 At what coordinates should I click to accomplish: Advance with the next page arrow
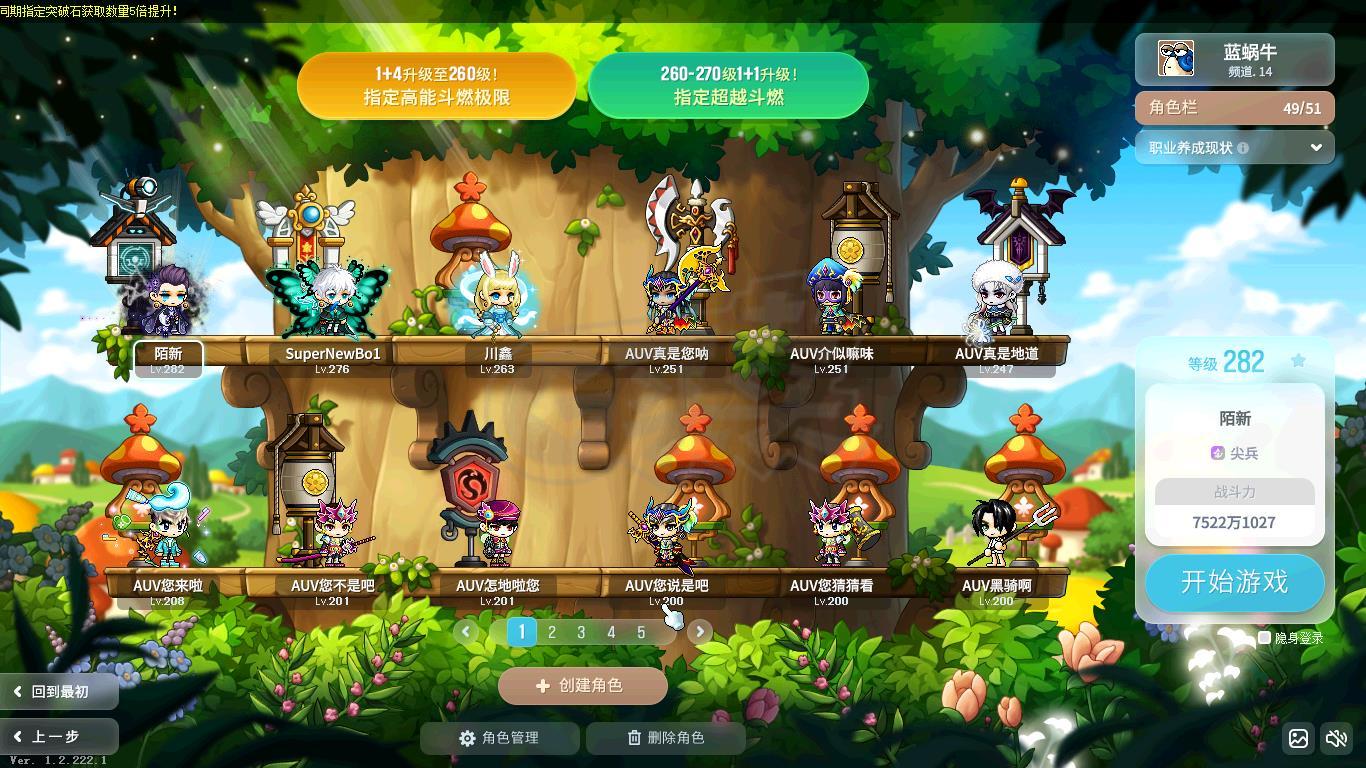click(x=699, y=631)
